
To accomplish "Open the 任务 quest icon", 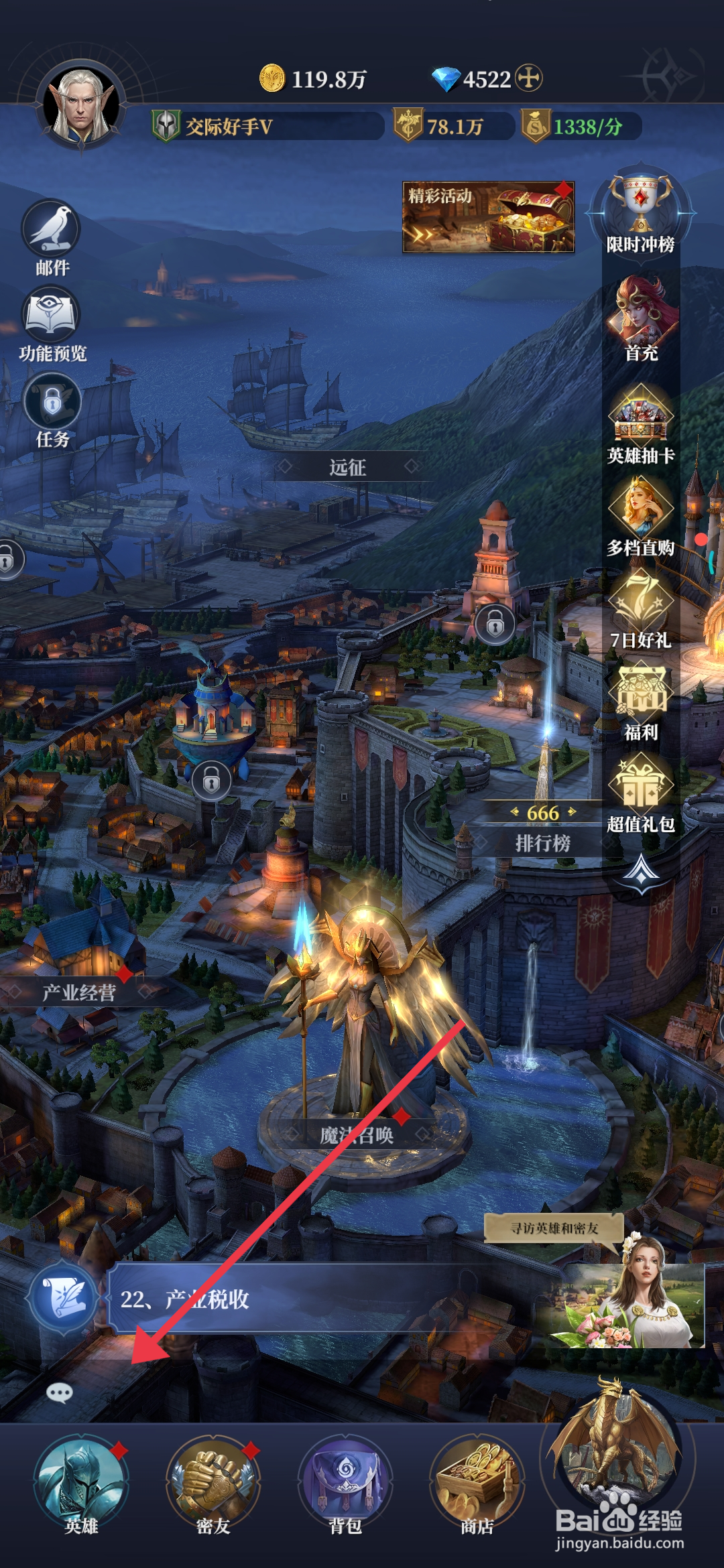I will coord(52,403).
